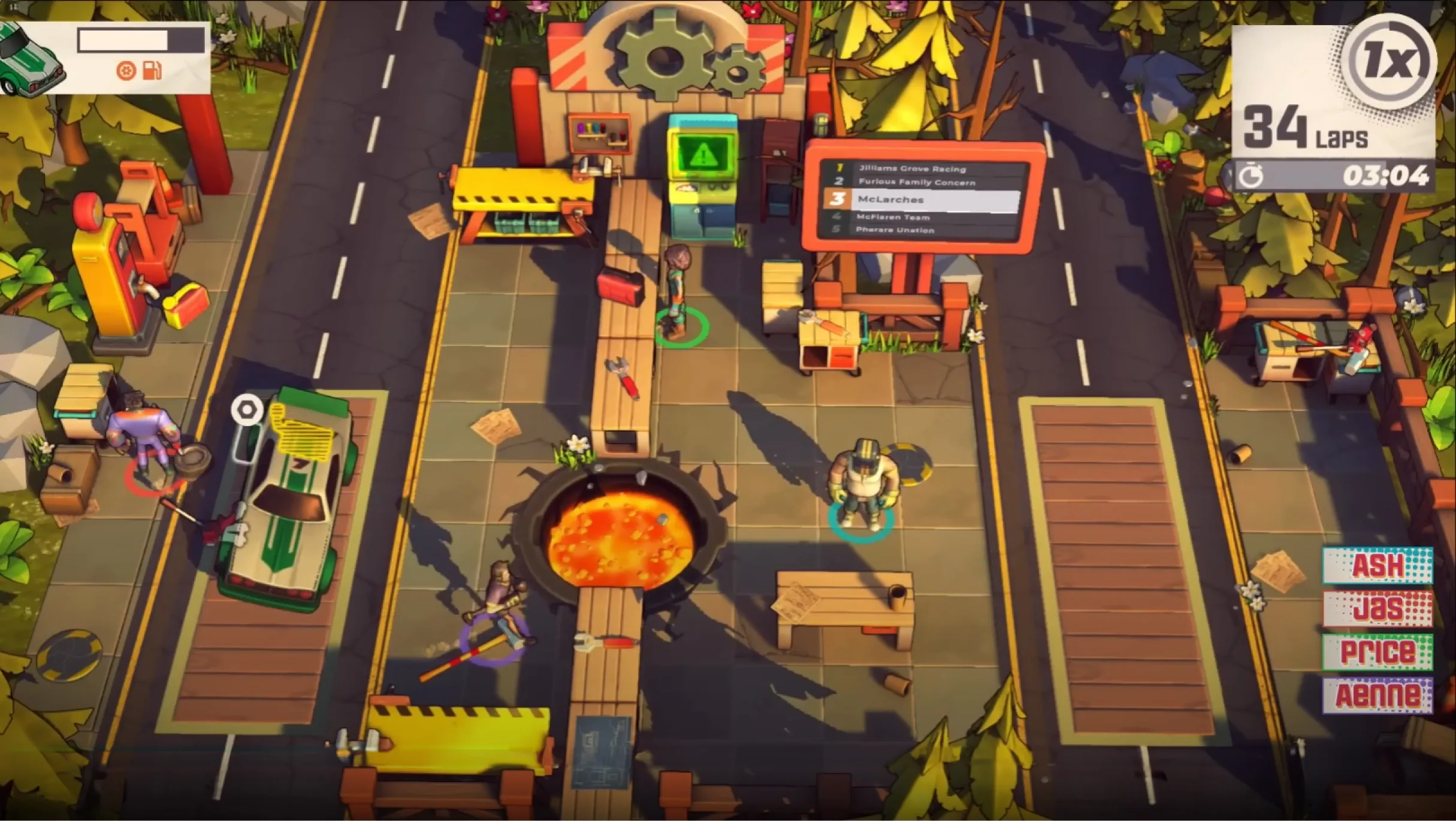Screen dimensions: 1456x821
Task: Click the orange gear repair status icon
Action: (126, 71)
